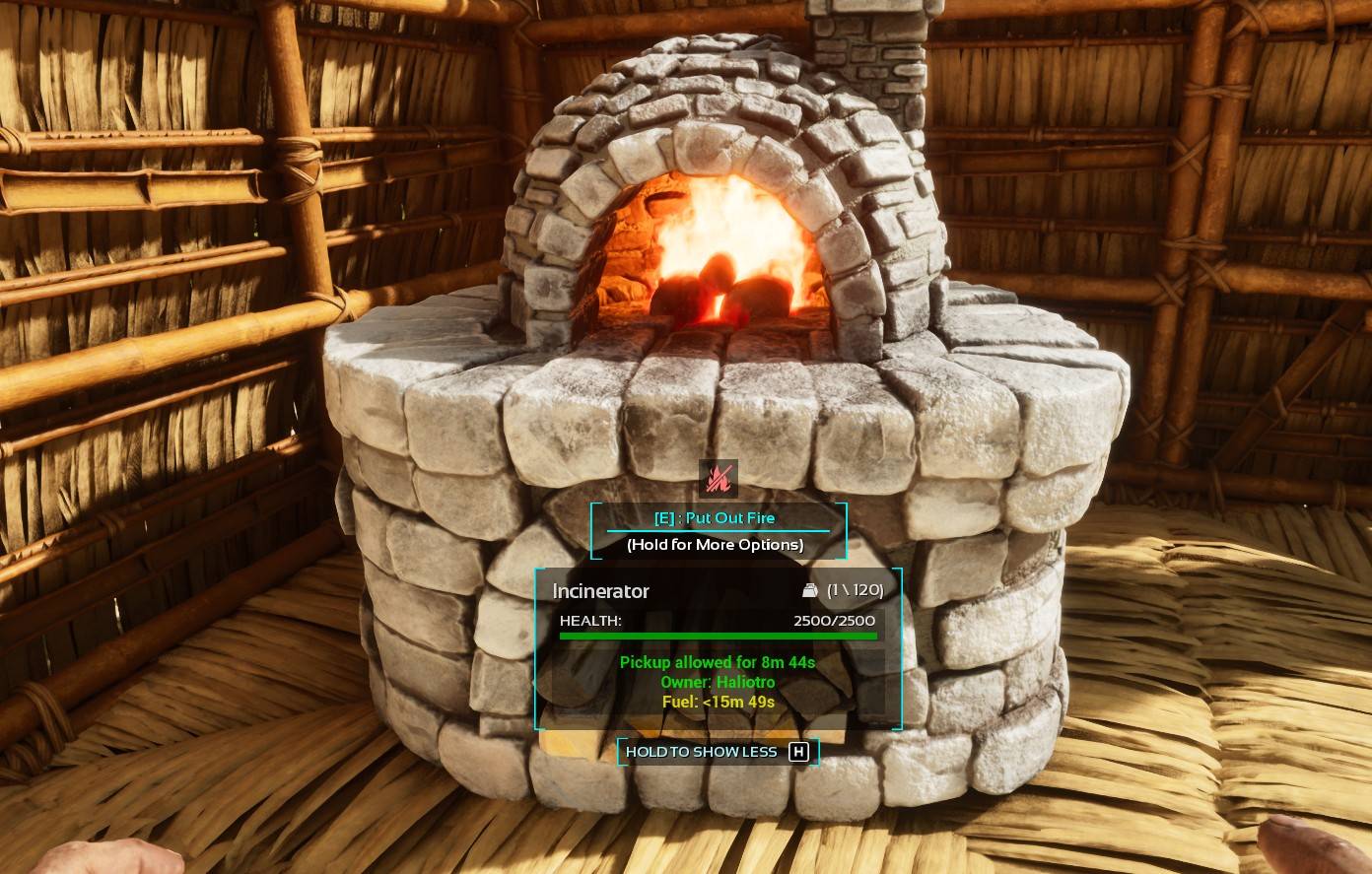Screen dimensions: 1372x874
Task: Click the [H] key badge icon
Action: pyautogui.click(x=799, y=752)
